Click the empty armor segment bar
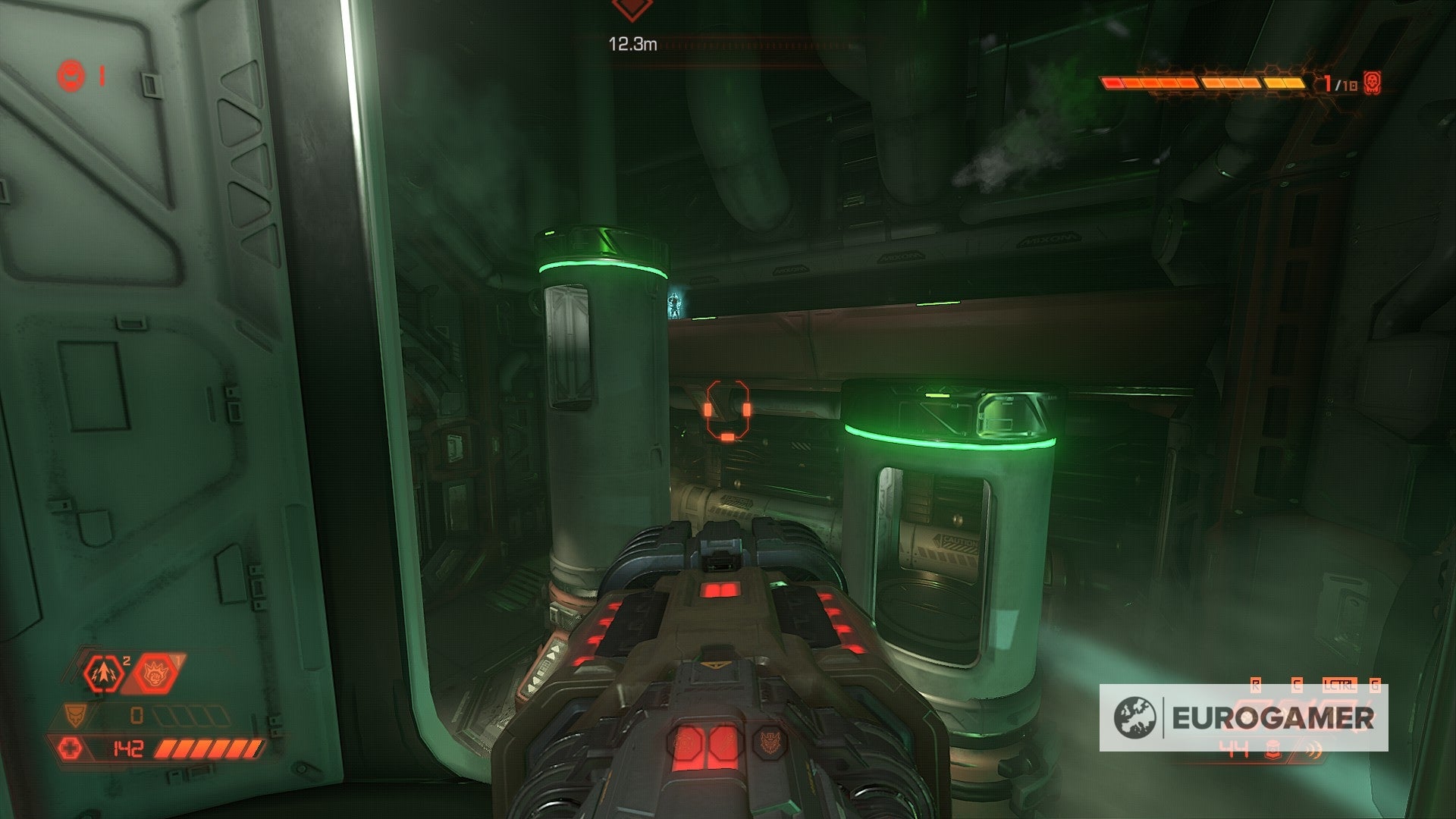This screenshot has height=819, width=1456. [191, 715]
